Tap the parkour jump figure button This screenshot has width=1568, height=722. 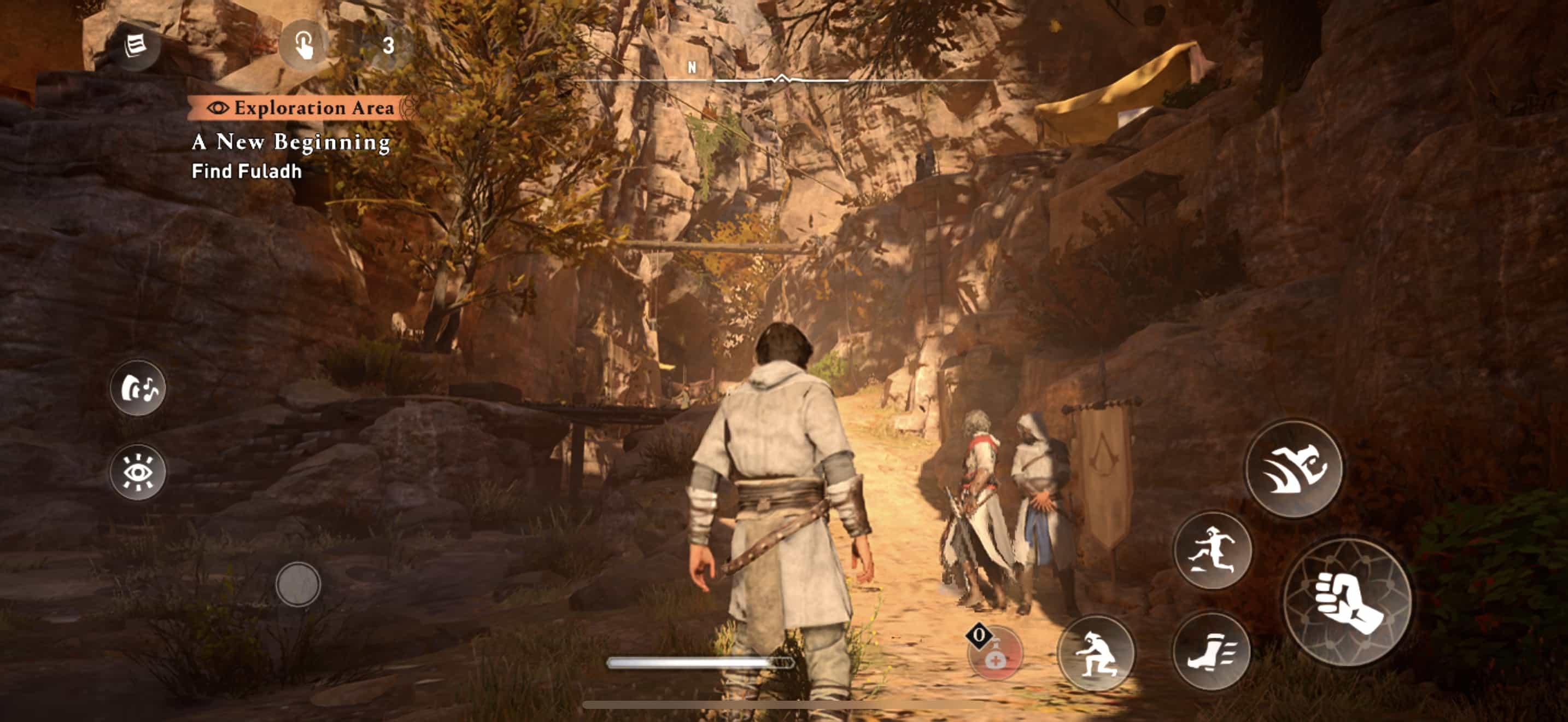click(x=1212, y=550)
